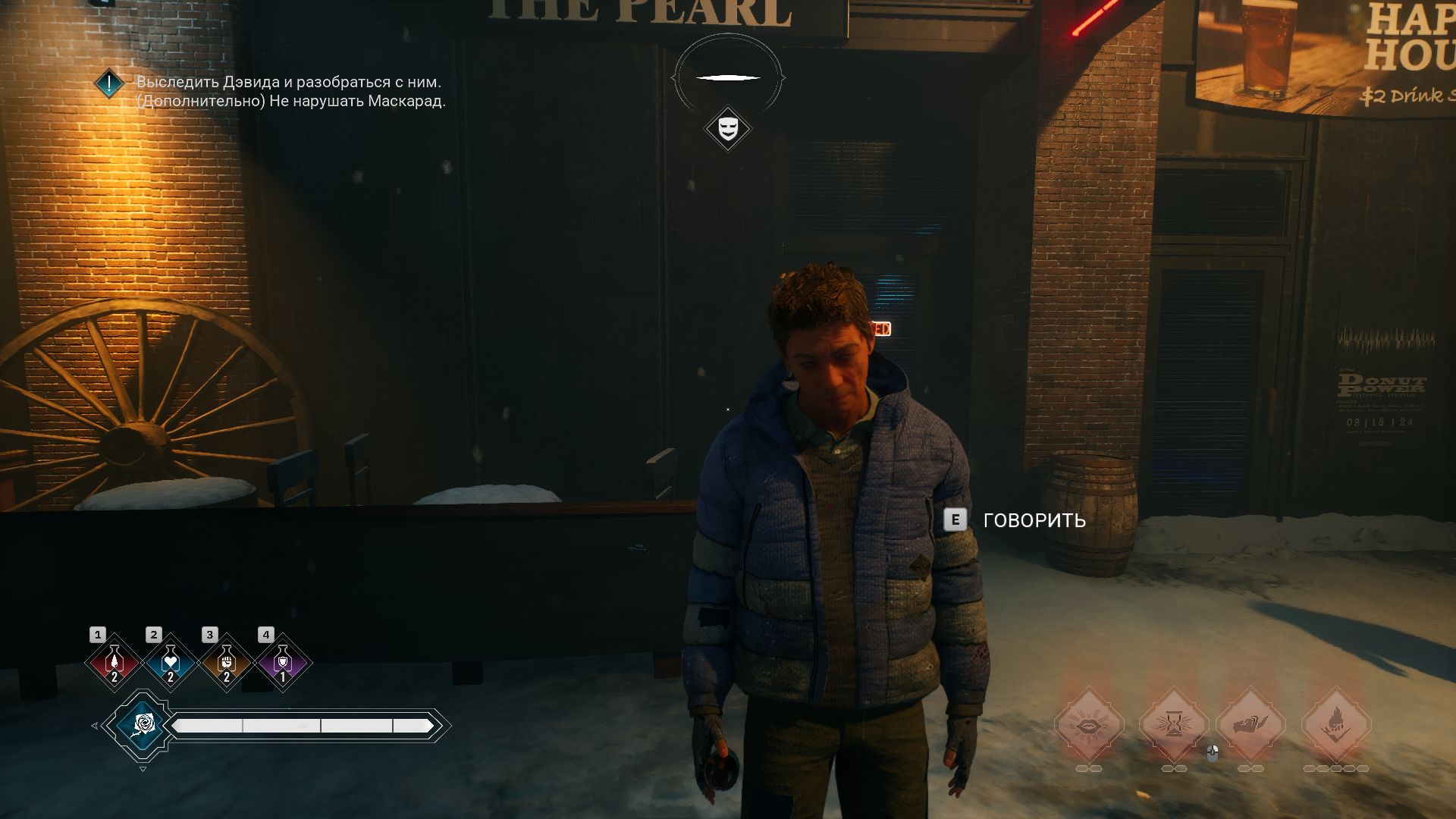Trigger the clawed hand ability
The height and width of the screenshot is (819, 1456).
(x=1250, y=725)
